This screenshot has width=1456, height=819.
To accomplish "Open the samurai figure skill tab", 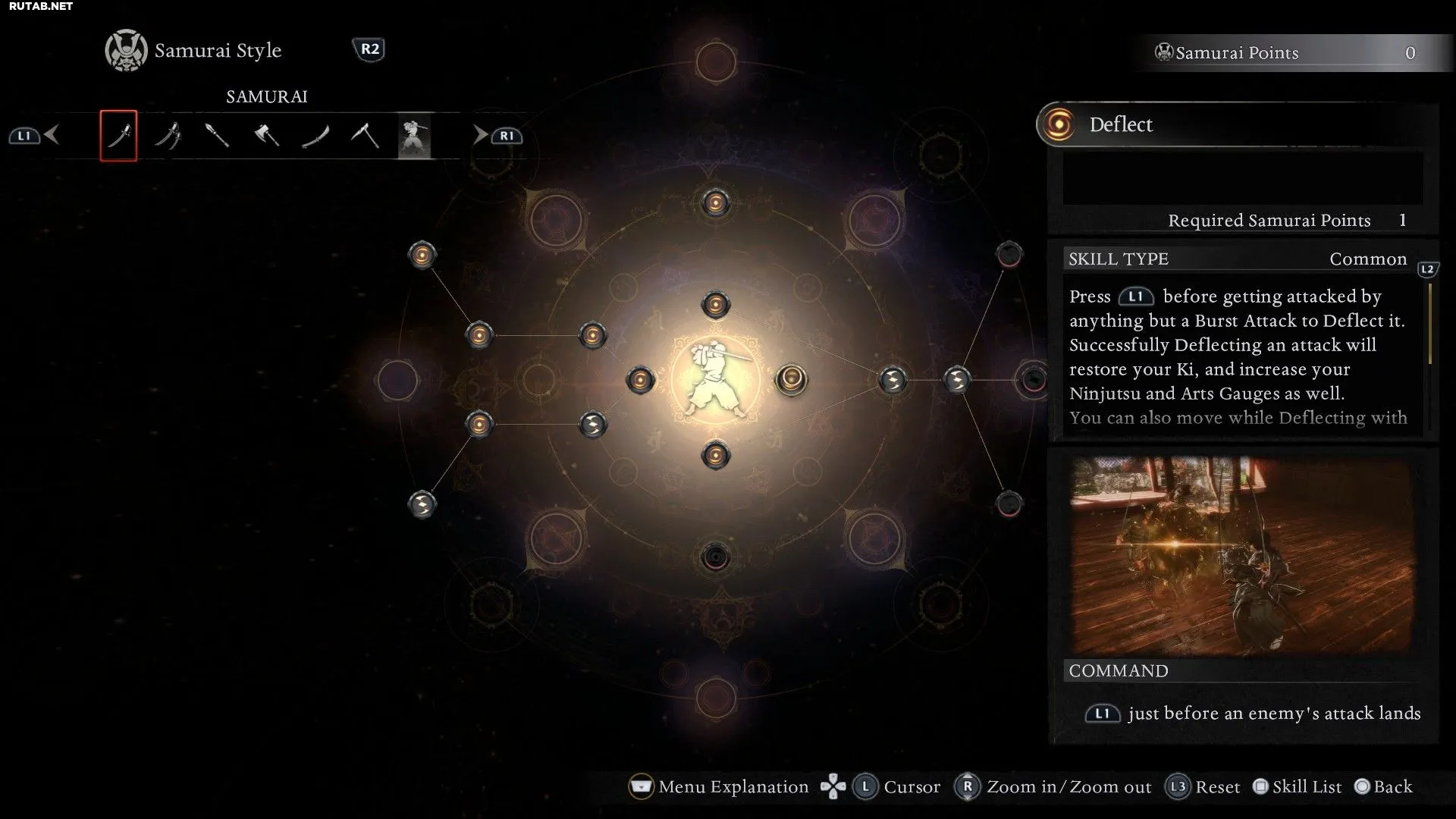I will pos(414,136).
